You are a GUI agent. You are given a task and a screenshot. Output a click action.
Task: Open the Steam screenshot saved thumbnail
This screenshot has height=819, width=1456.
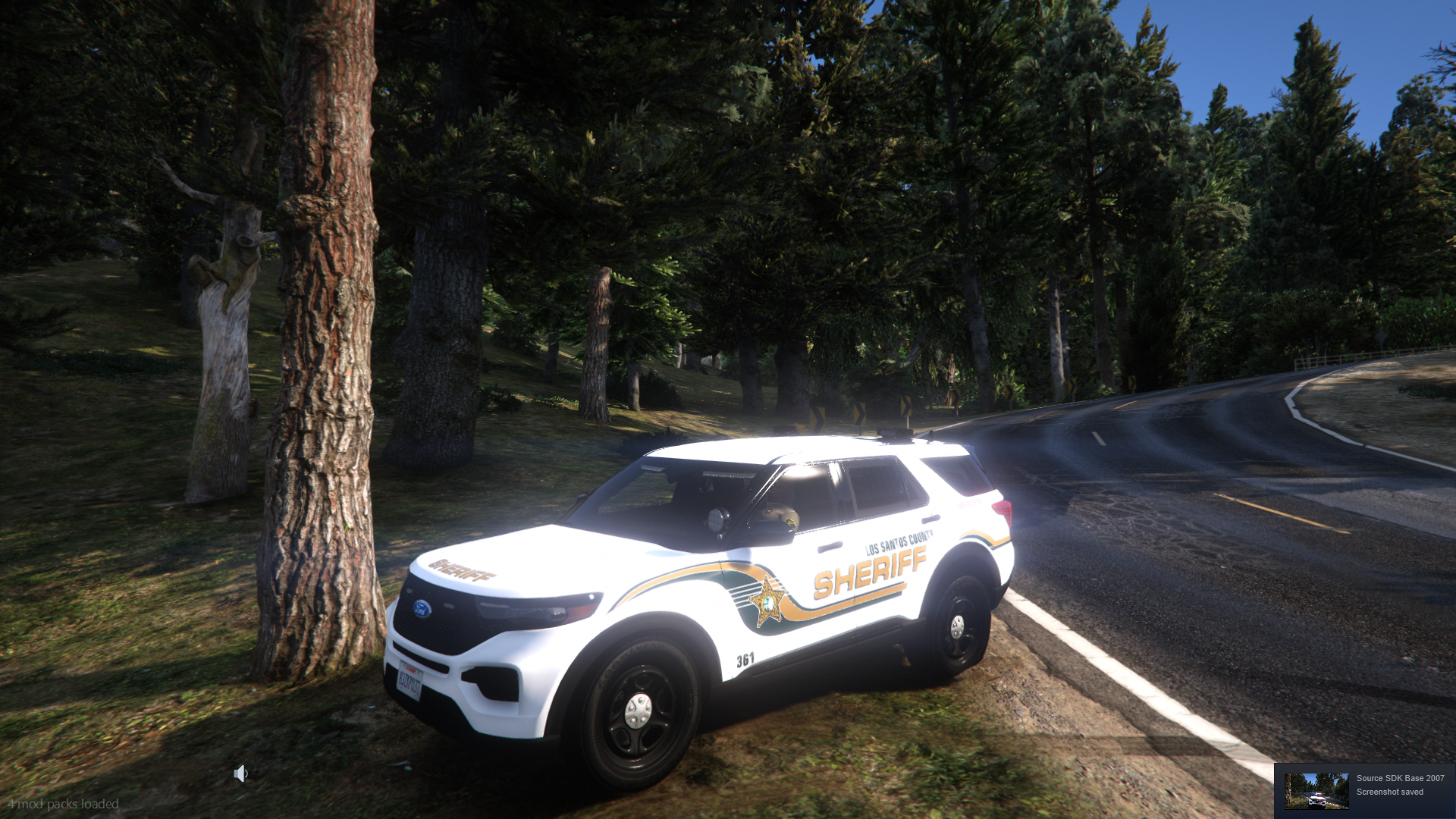[1316, 791]
